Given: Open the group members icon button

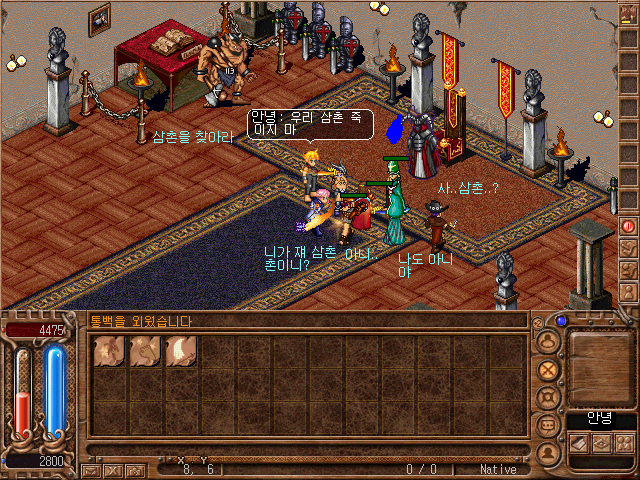Looking at the screenshot, I should point(622,441).
